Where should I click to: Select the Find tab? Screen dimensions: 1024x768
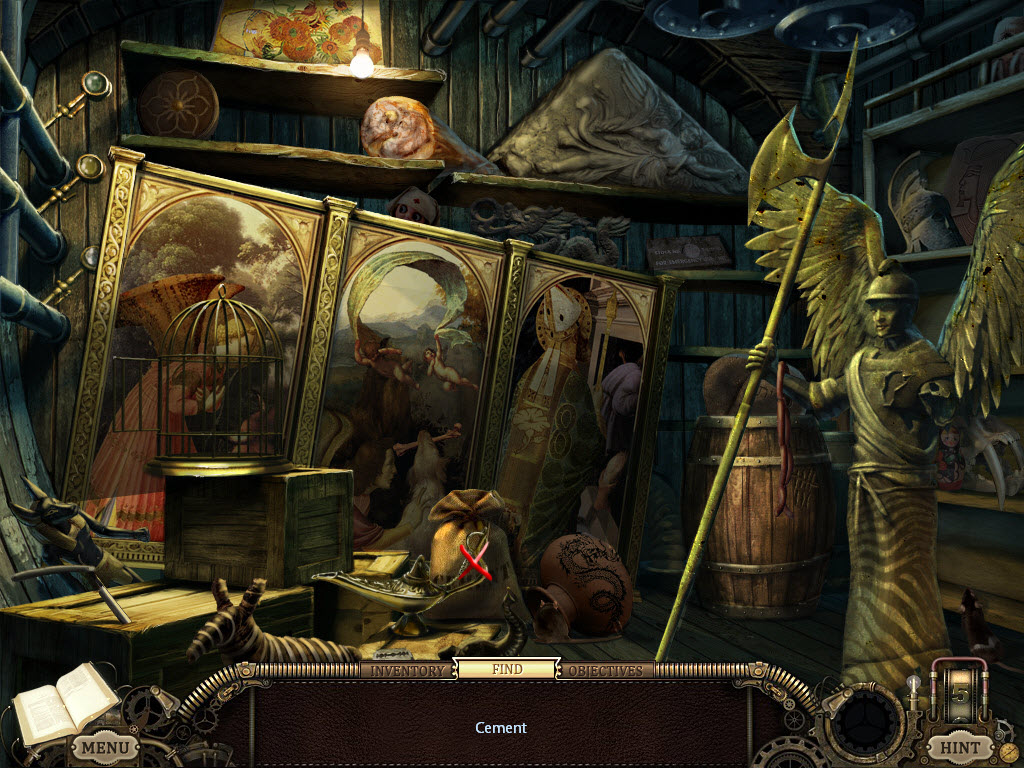(507, 669)
